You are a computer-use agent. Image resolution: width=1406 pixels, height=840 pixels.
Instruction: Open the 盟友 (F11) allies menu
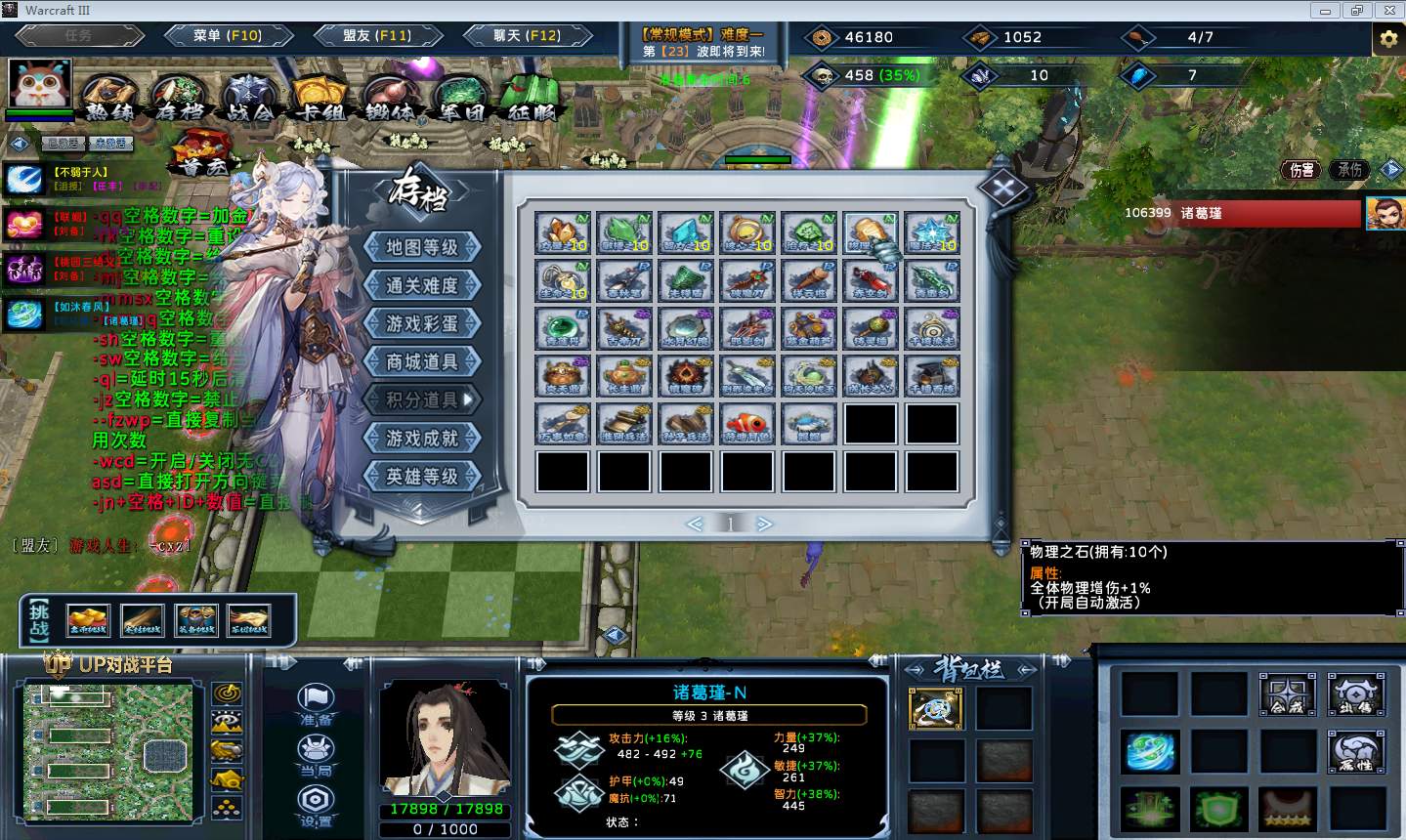coord(377,36)
